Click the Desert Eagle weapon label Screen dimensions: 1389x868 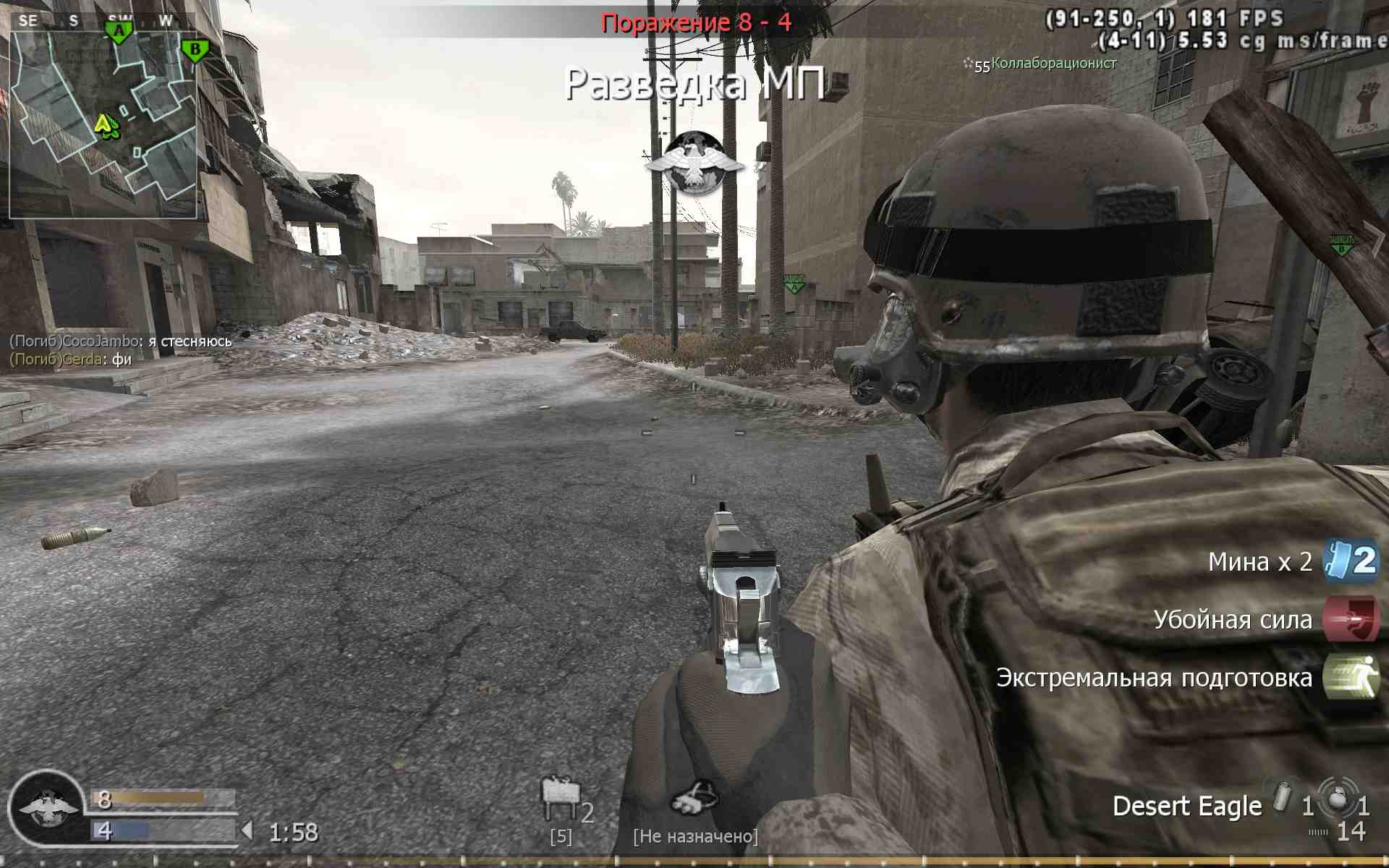[1186, 805]
